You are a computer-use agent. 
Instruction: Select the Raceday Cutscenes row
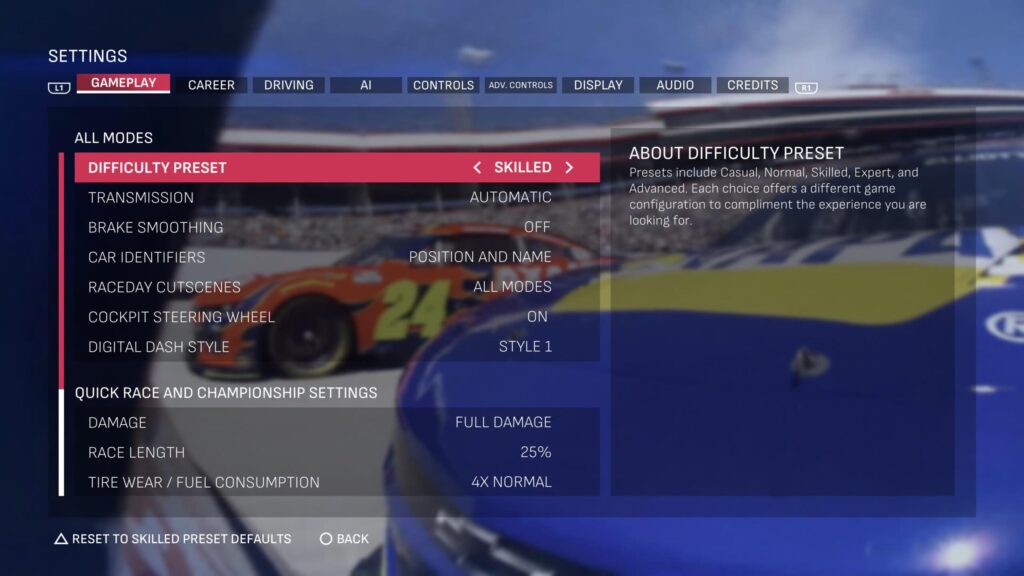pos(337,287)
